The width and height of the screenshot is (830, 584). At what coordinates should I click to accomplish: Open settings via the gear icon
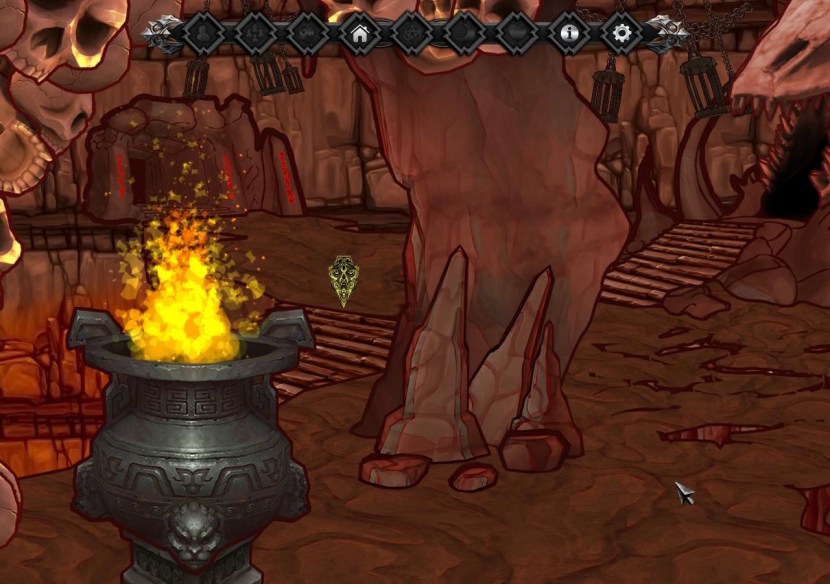point(622,34)
